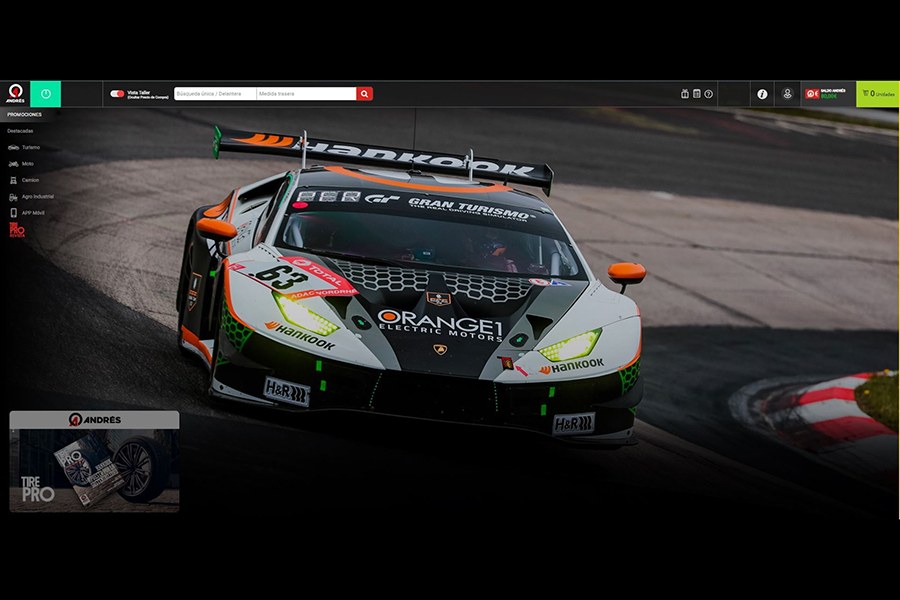The width and height of the screenshot is (900, 600).
Task: Choose the Turismo category
Action: [x=30, y=147]
